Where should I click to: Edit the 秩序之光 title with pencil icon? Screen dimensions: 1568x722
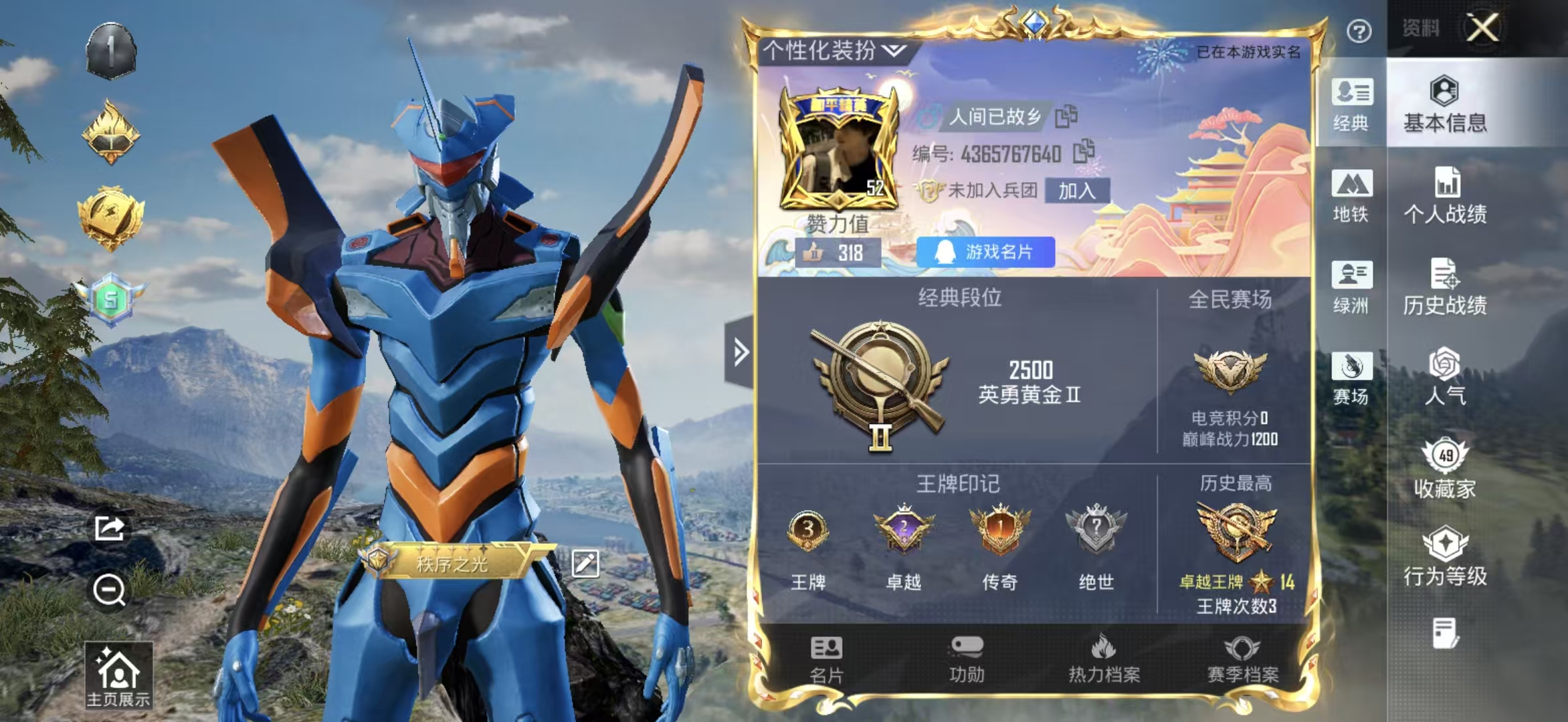click(x=585, y=564)
